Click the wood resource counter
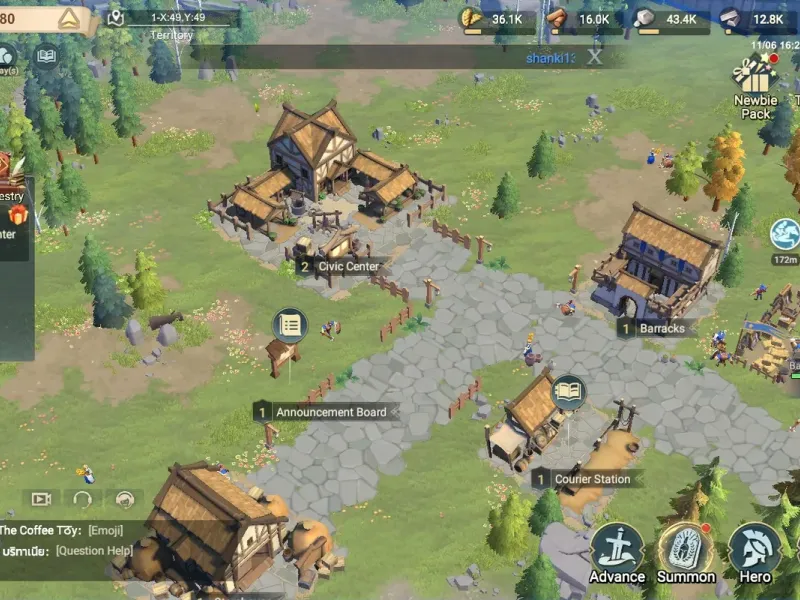 (x=584, y=19)
